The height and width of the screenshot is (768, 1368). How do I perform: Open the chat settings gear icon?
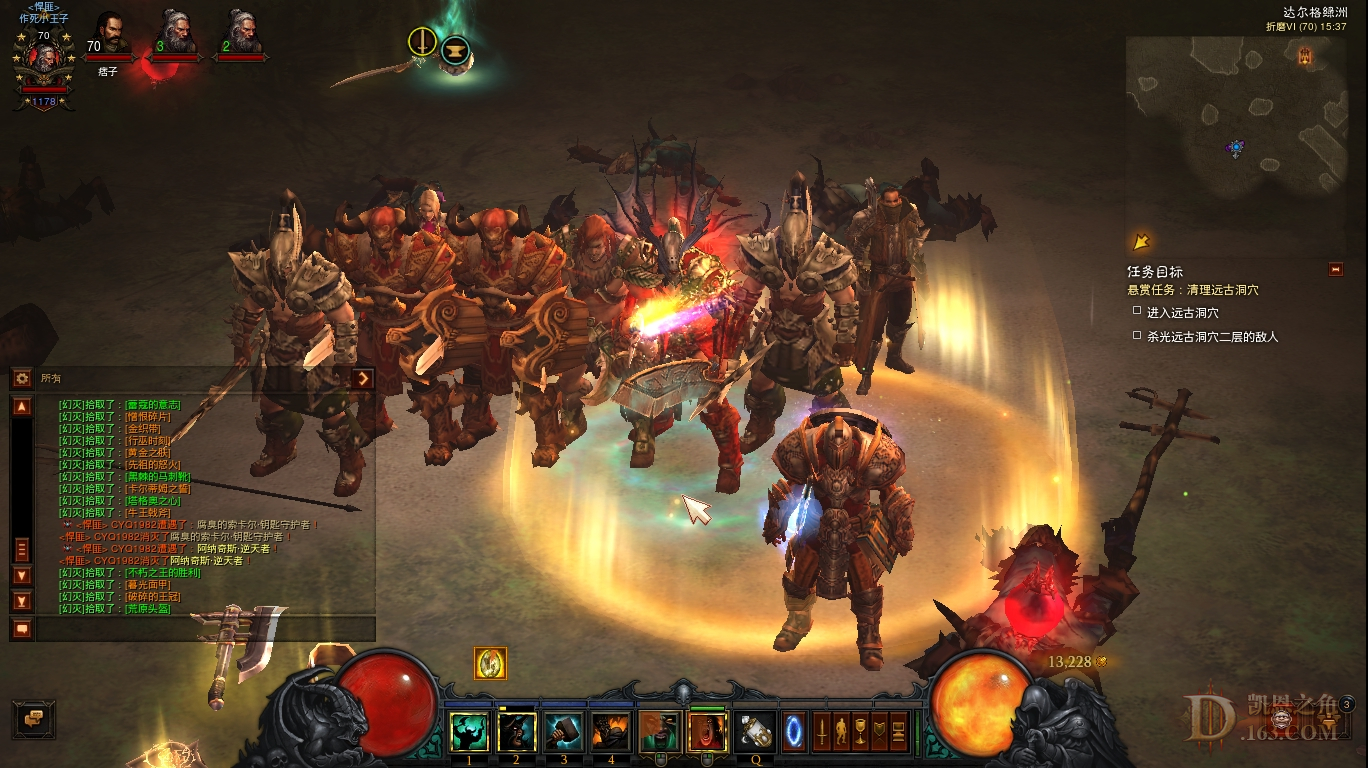pos(20,377)
